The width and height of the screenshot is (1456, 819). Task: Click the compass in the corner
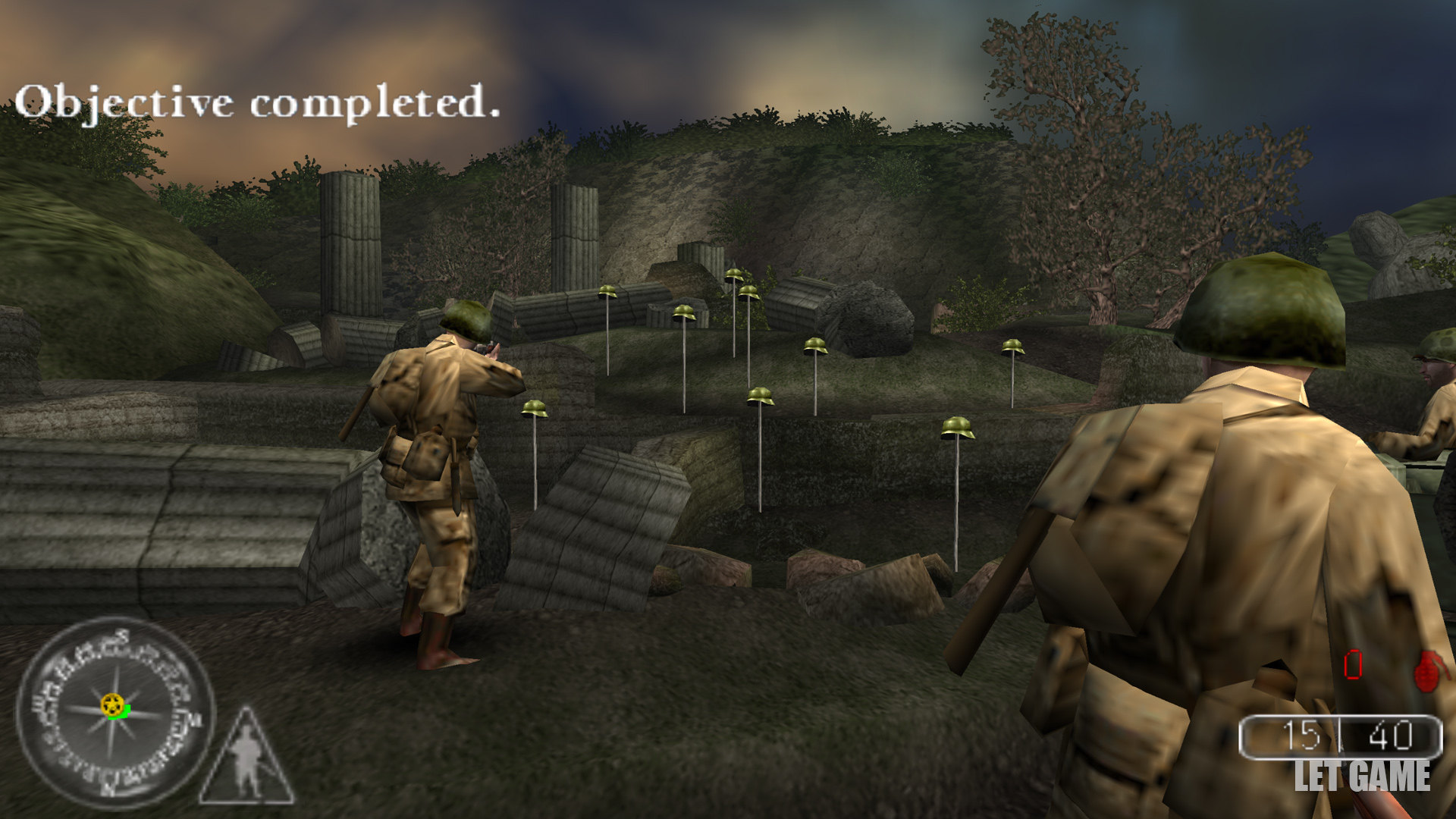(x=115, y=713)
